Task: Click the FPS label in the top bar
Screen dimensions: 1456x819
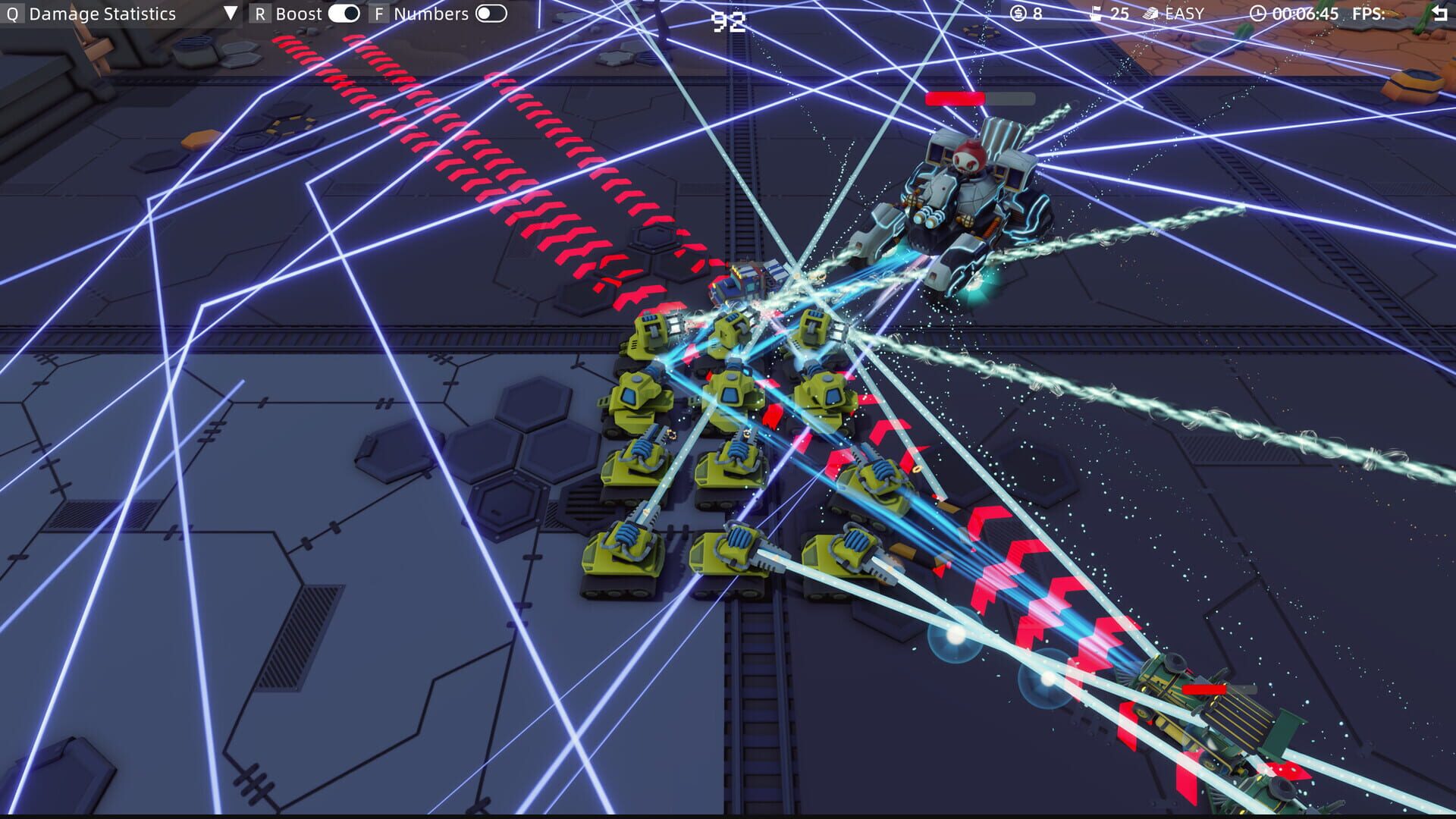Action: coord(1367,13)
